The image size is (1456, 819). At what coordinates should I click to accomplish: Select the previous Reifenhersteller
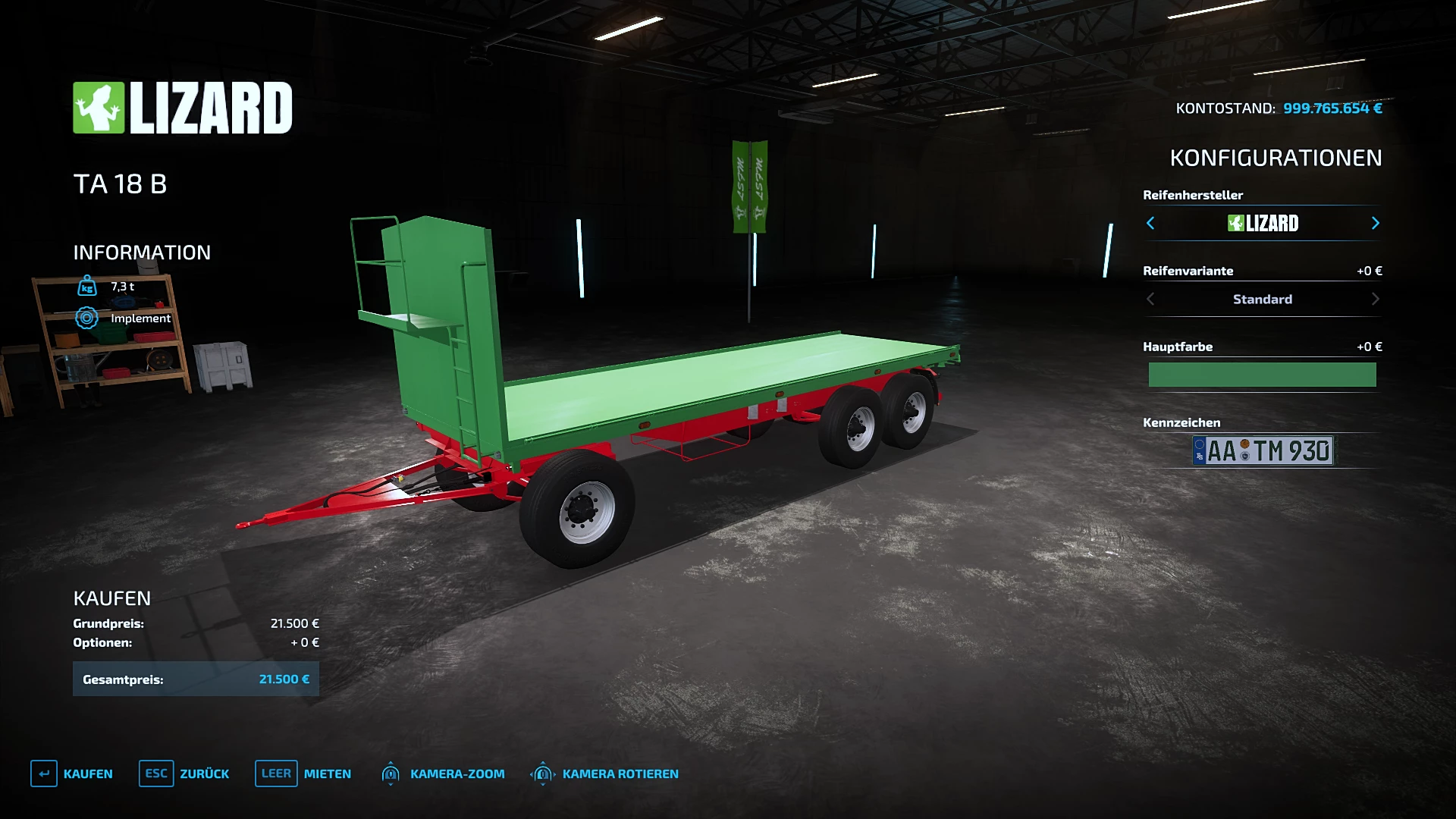tap(1150, 223)
